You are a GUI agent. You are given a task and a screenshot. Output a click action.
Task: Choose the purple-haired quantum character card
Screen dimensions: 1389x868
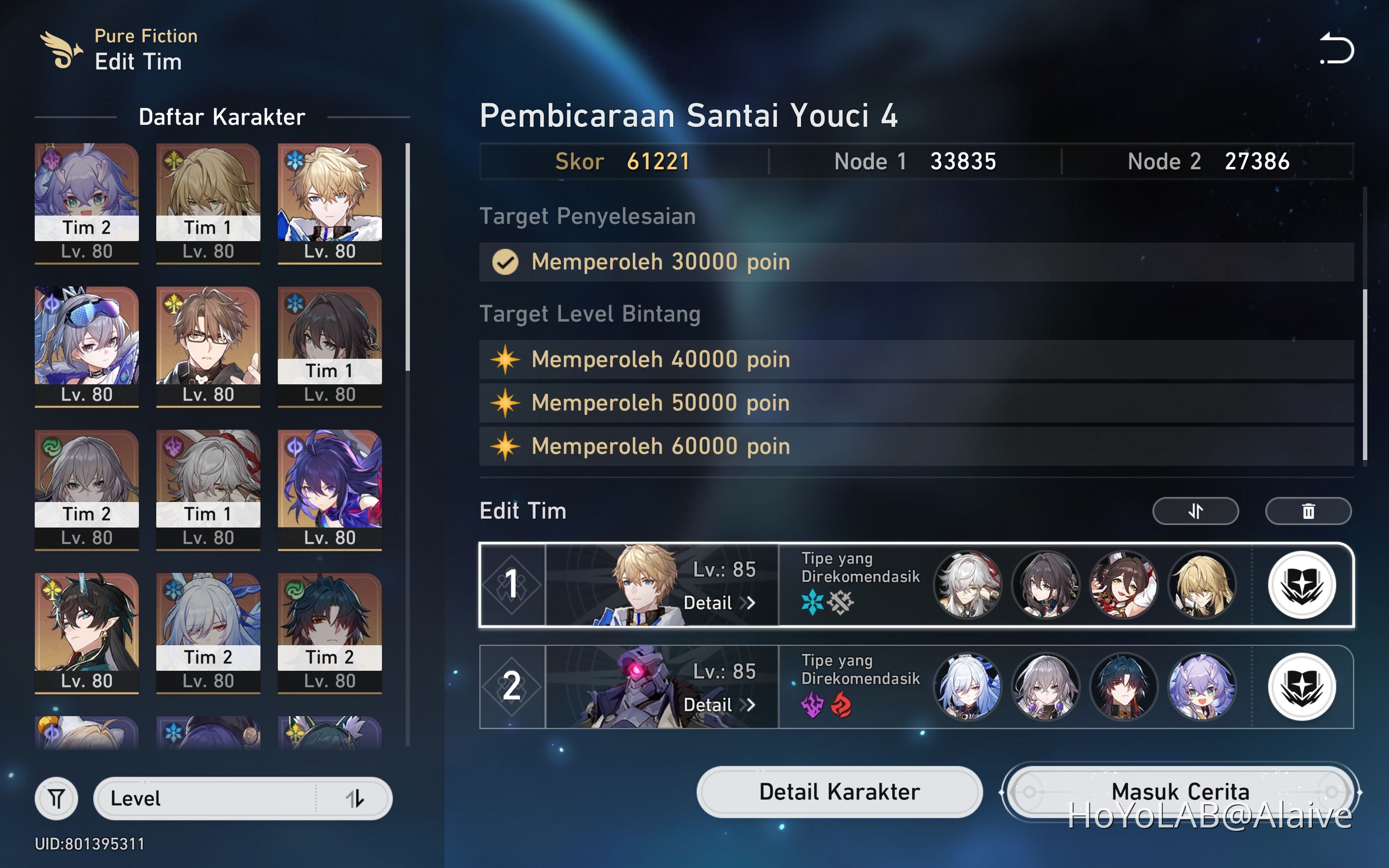[329, 489]
